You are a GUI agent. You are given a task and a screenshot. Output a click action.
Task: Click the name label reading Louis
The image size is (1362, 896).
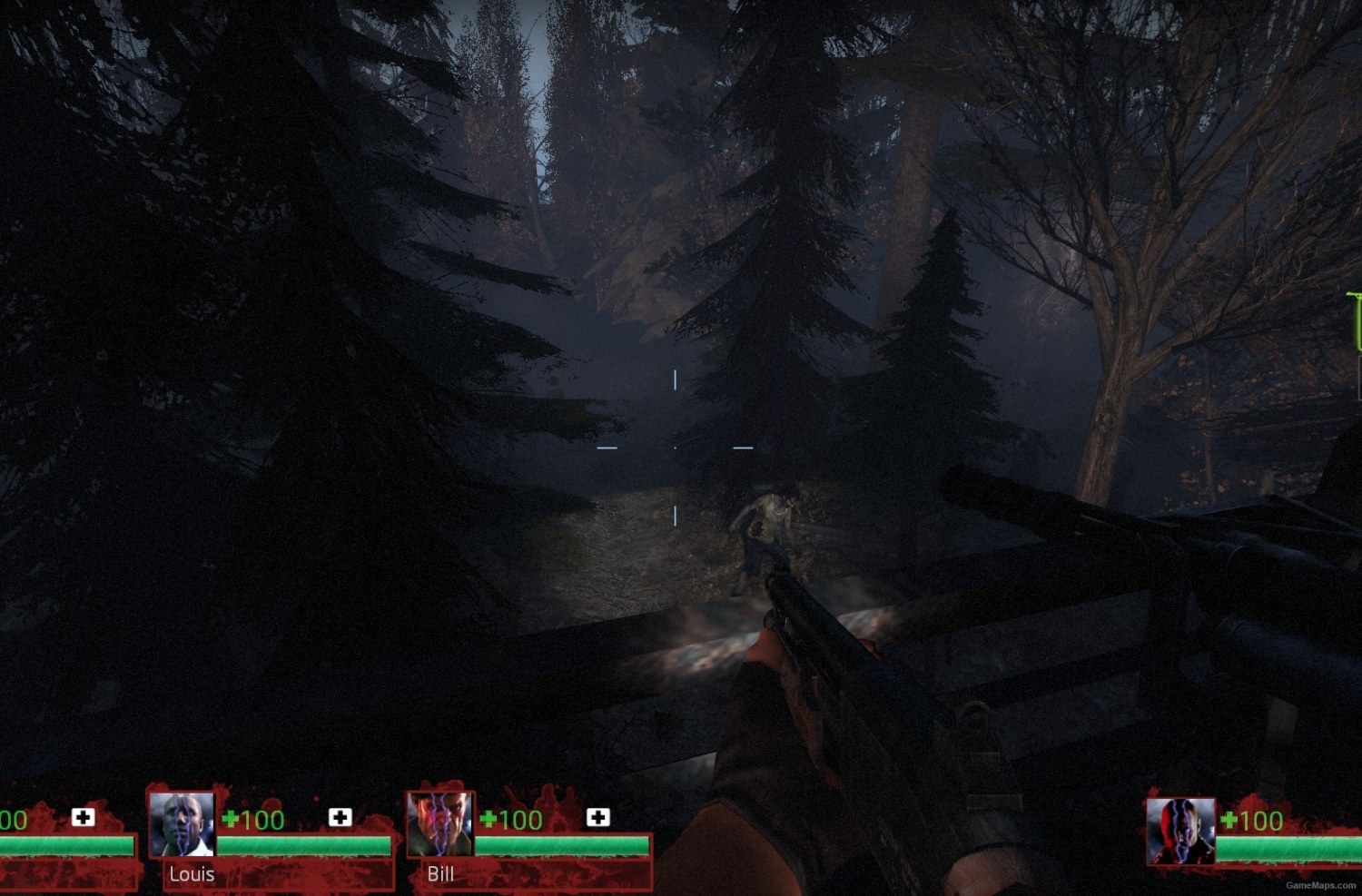191,874
